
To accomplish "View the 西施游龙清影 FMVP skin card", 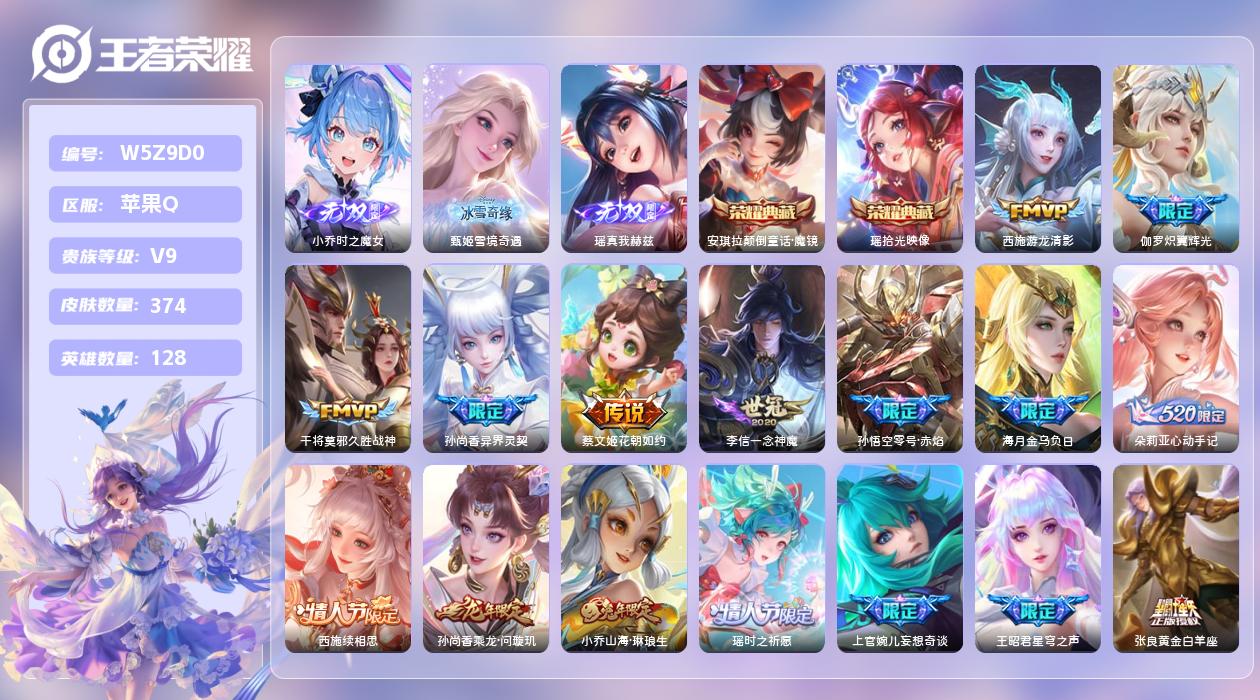I will click(1038, 158).
